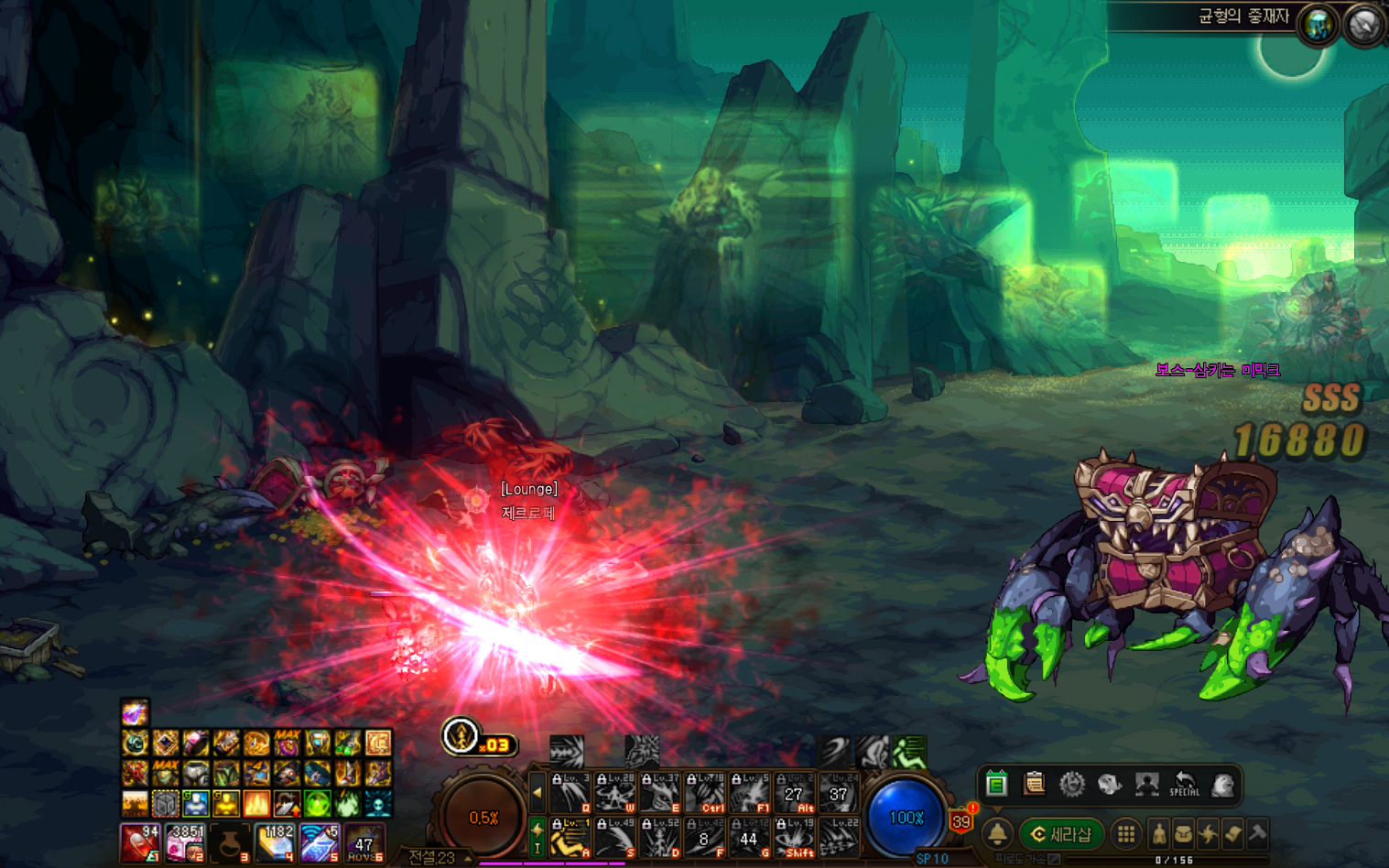Select the flame buff status icon
The width and height of the screenshot is (1389, 868).
click(x=256, y=804)
